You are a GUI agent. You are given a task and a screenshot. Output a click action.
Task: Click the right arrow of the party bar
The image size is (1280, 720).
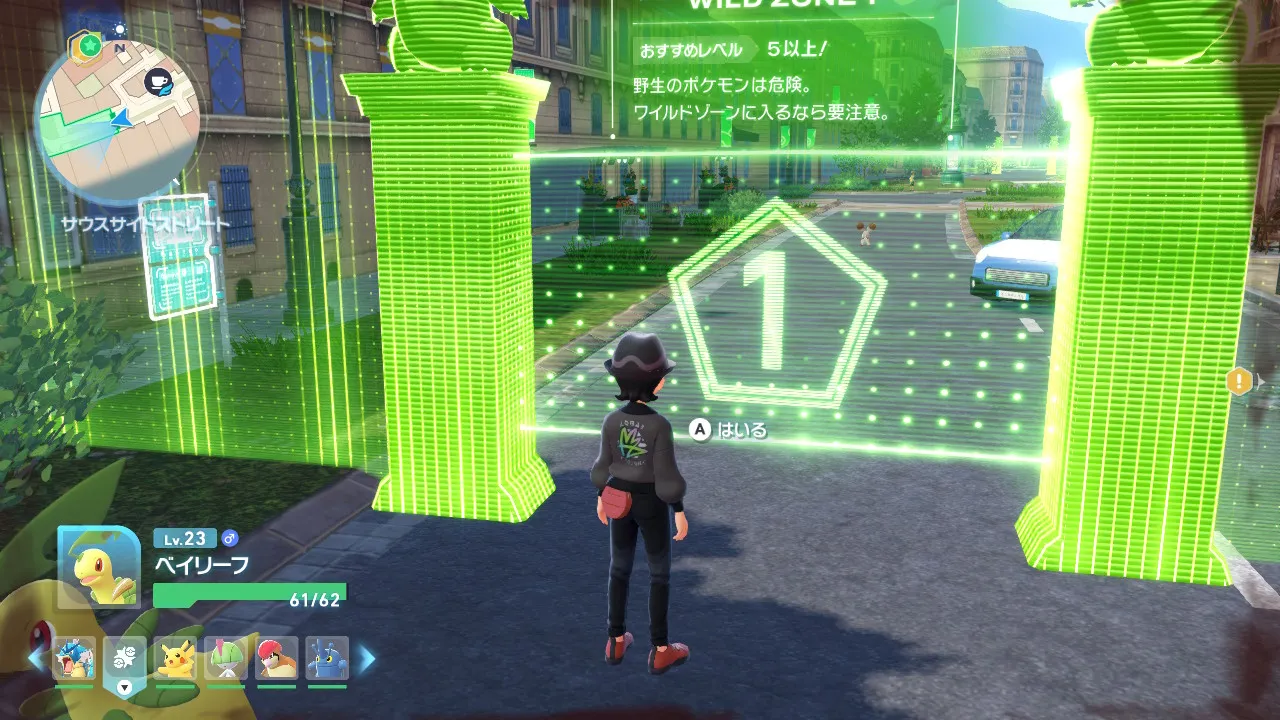coord(367,658)
